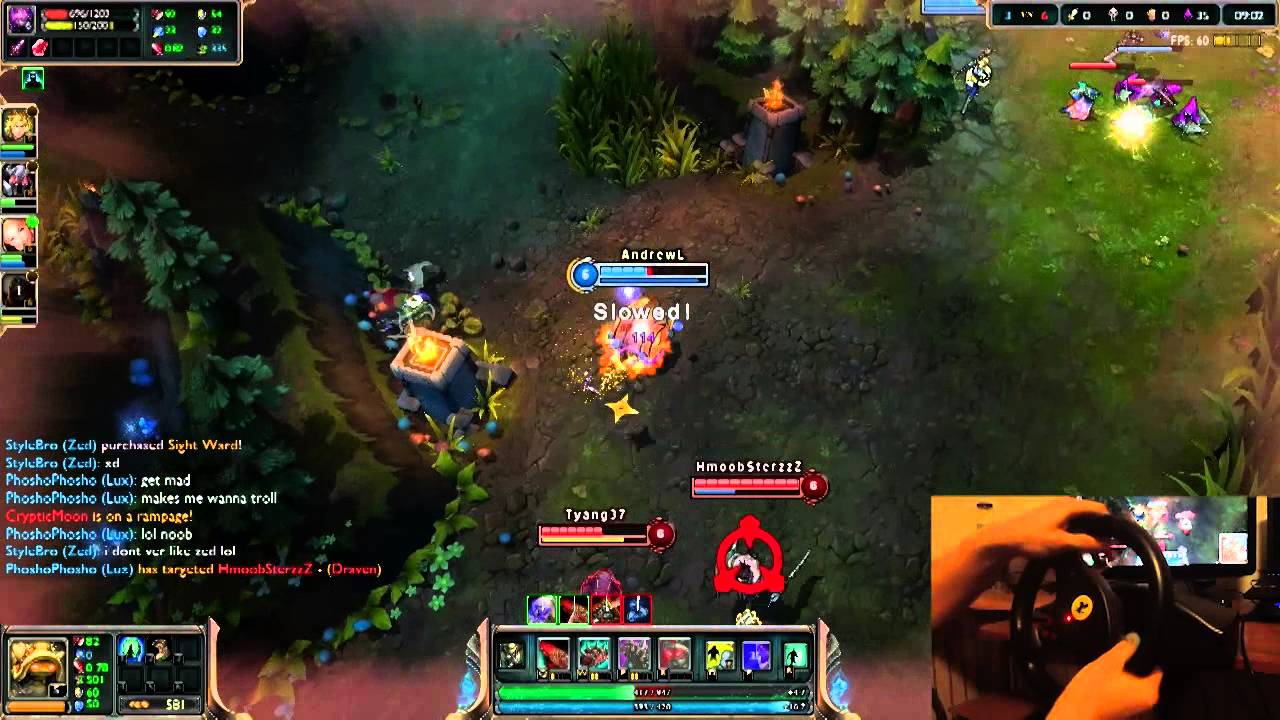The height and width of the screenshot is (720, 1280).
Task: Select the silver-armored ally portrait
Action: 18,180
